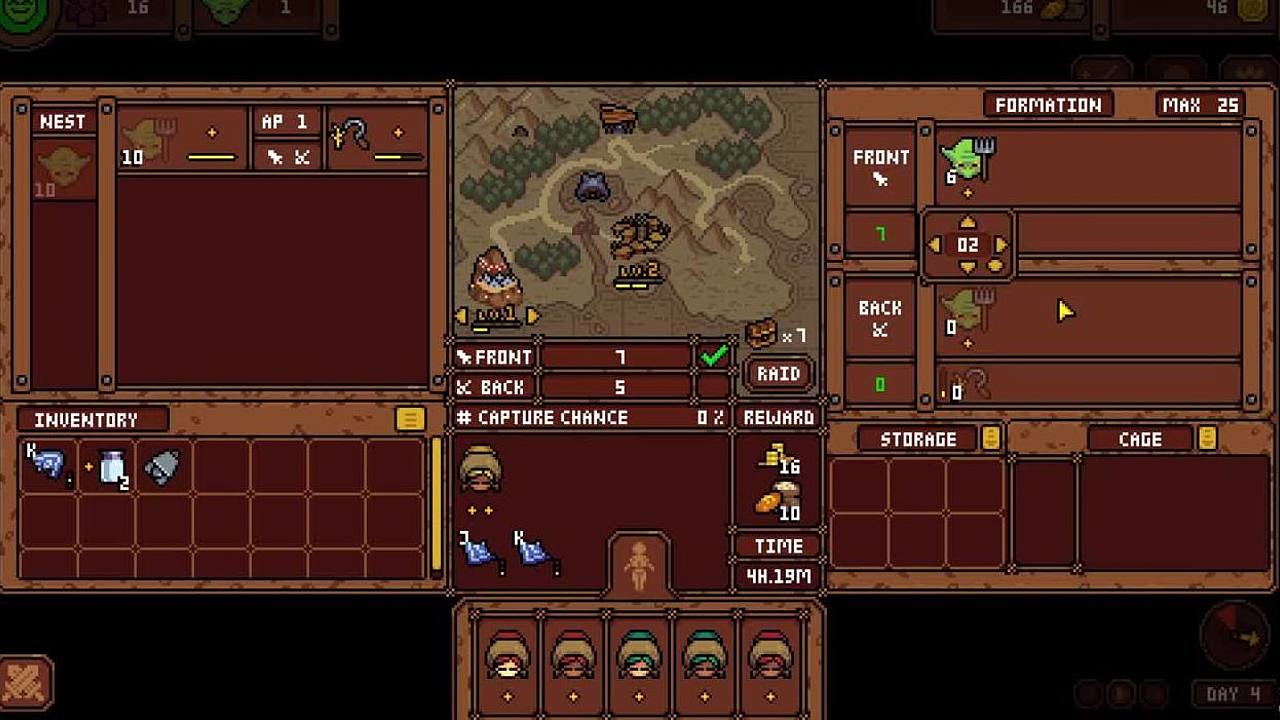Go to the next raid target

click(x=532, y=316)
